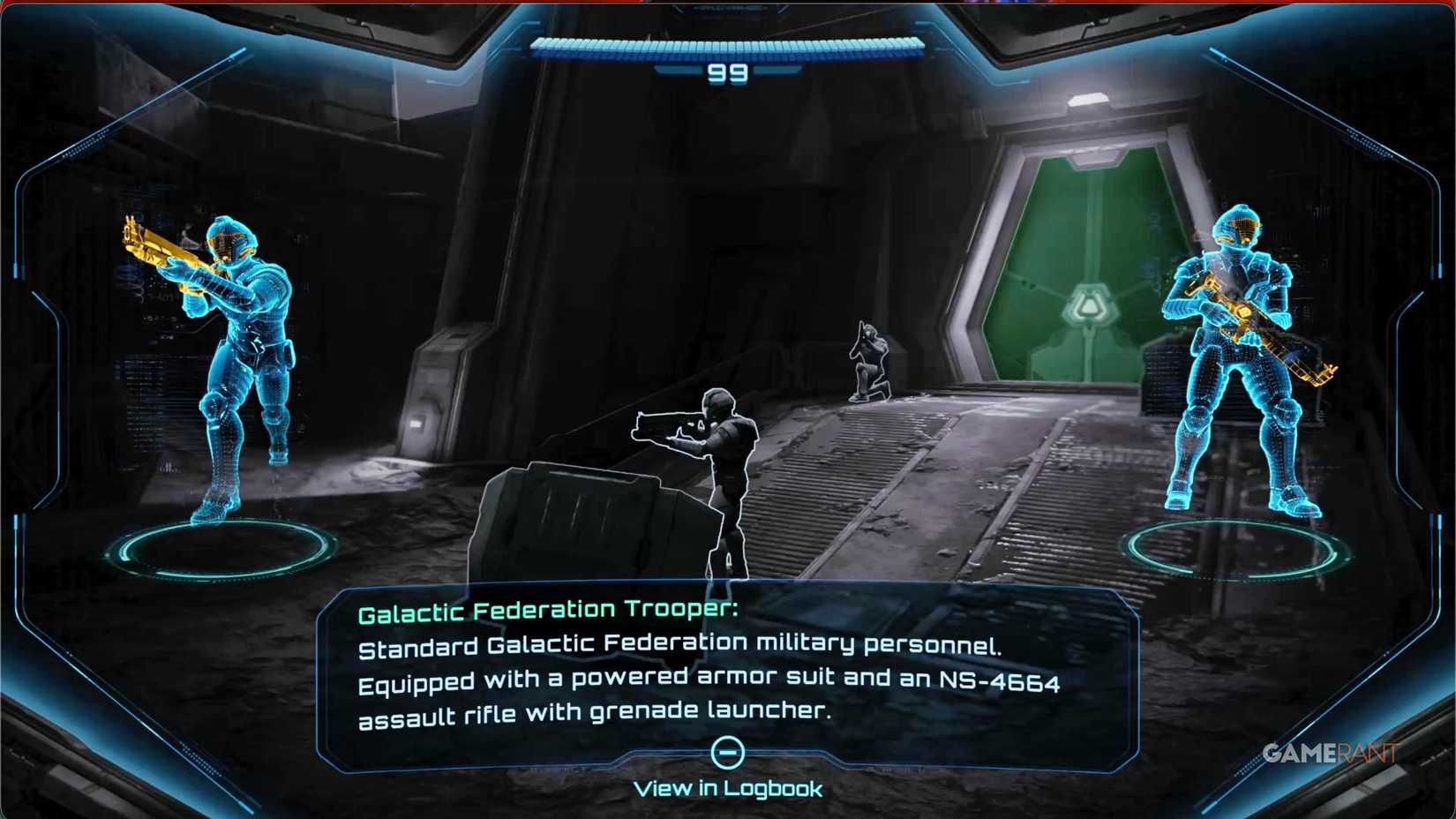The image size is (1456, 819).
Task: Click the crouching trooper scan target
Action: [869, 362]
